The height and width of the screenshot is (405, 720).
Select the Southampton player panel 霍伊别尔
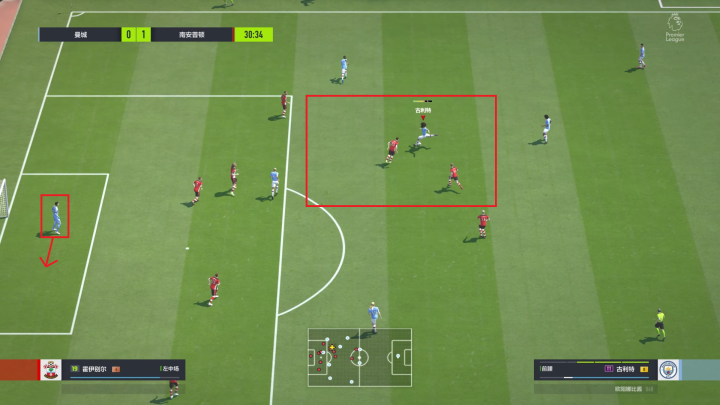115,369
